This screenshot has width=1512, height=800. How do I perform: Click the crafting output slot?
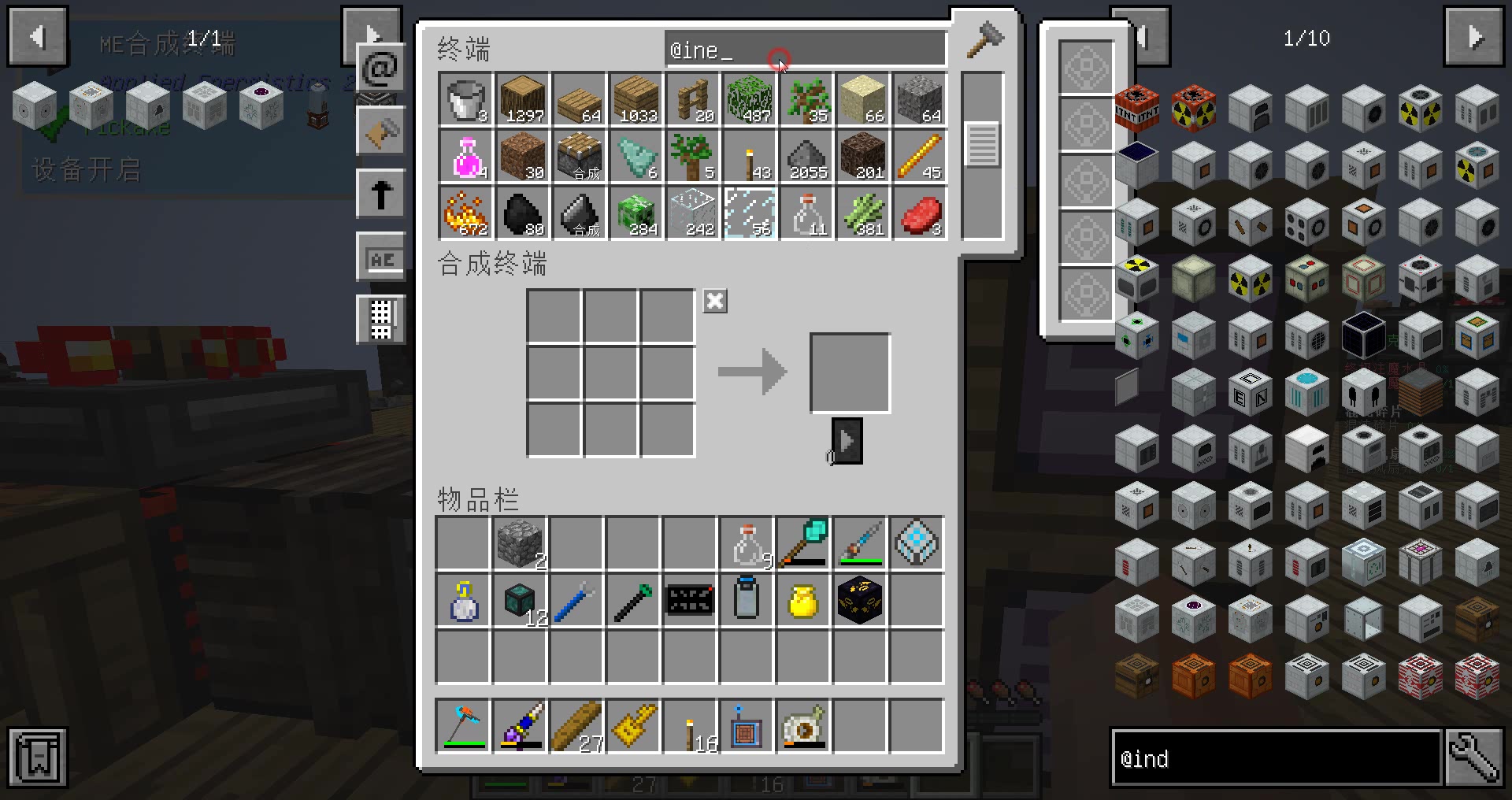(x=850, y=373)
